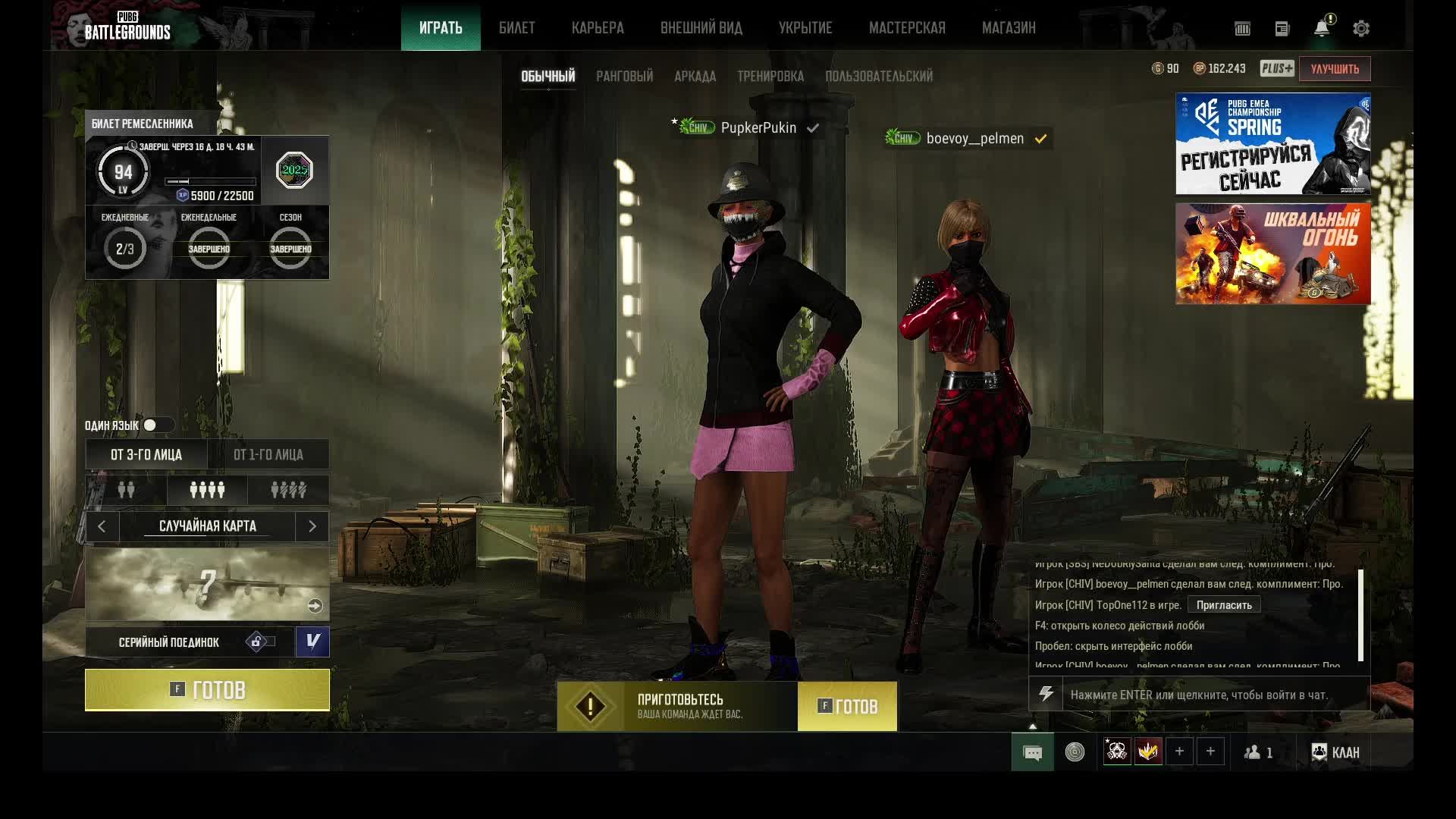
Task: Switch perspective to От 1-го лица
Action: click(x=268, y=455)
